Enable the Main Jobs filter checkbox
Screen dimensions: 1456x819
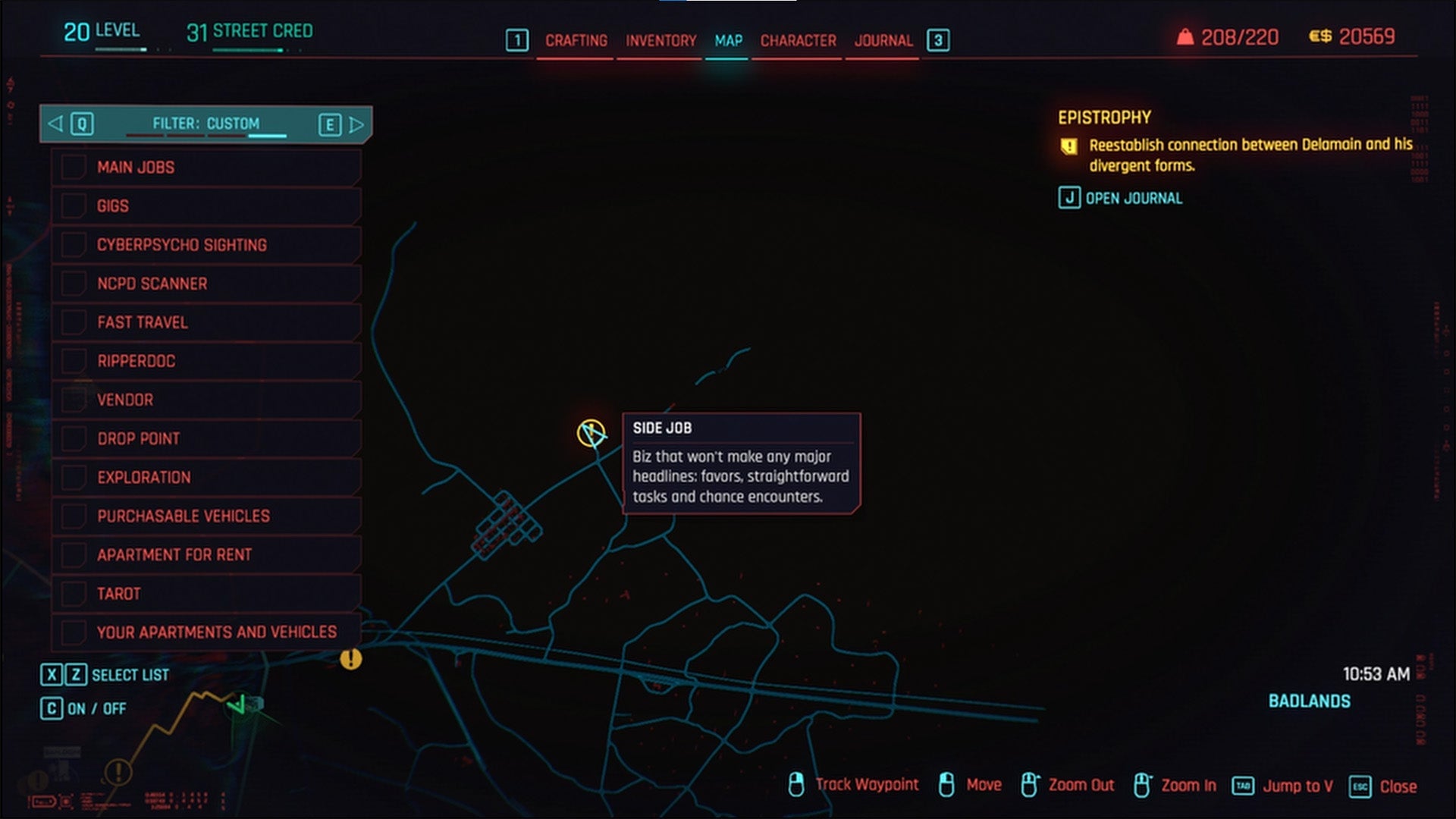[74, 167]
